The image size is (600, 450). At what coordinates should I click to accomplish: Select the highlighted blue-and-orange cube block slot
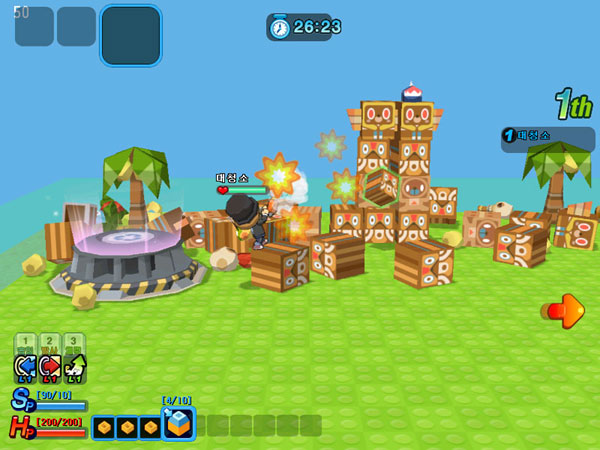pyautogui.click(x=178, y=424)
